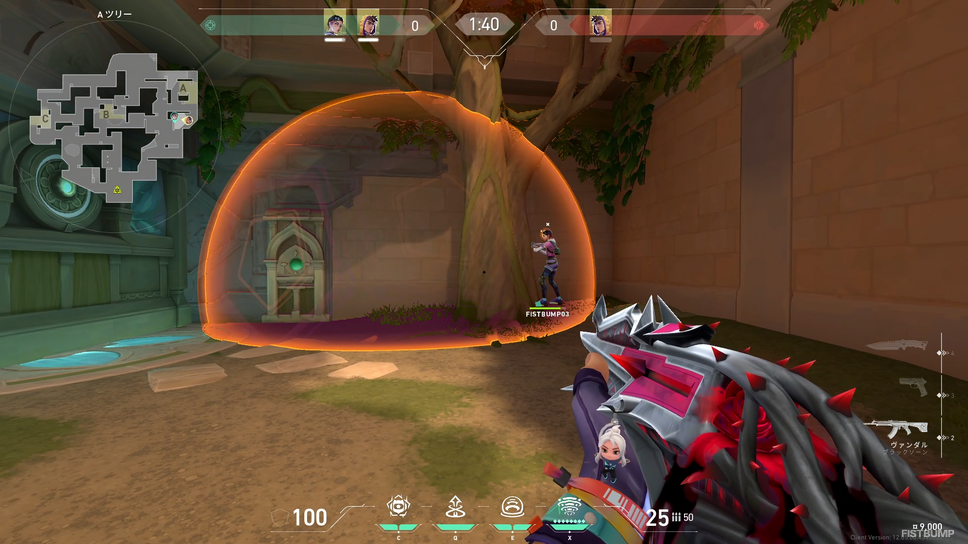968x544 pixels.
Task: Click the enemy agent portrait on red team
Action: pos(600,23)
